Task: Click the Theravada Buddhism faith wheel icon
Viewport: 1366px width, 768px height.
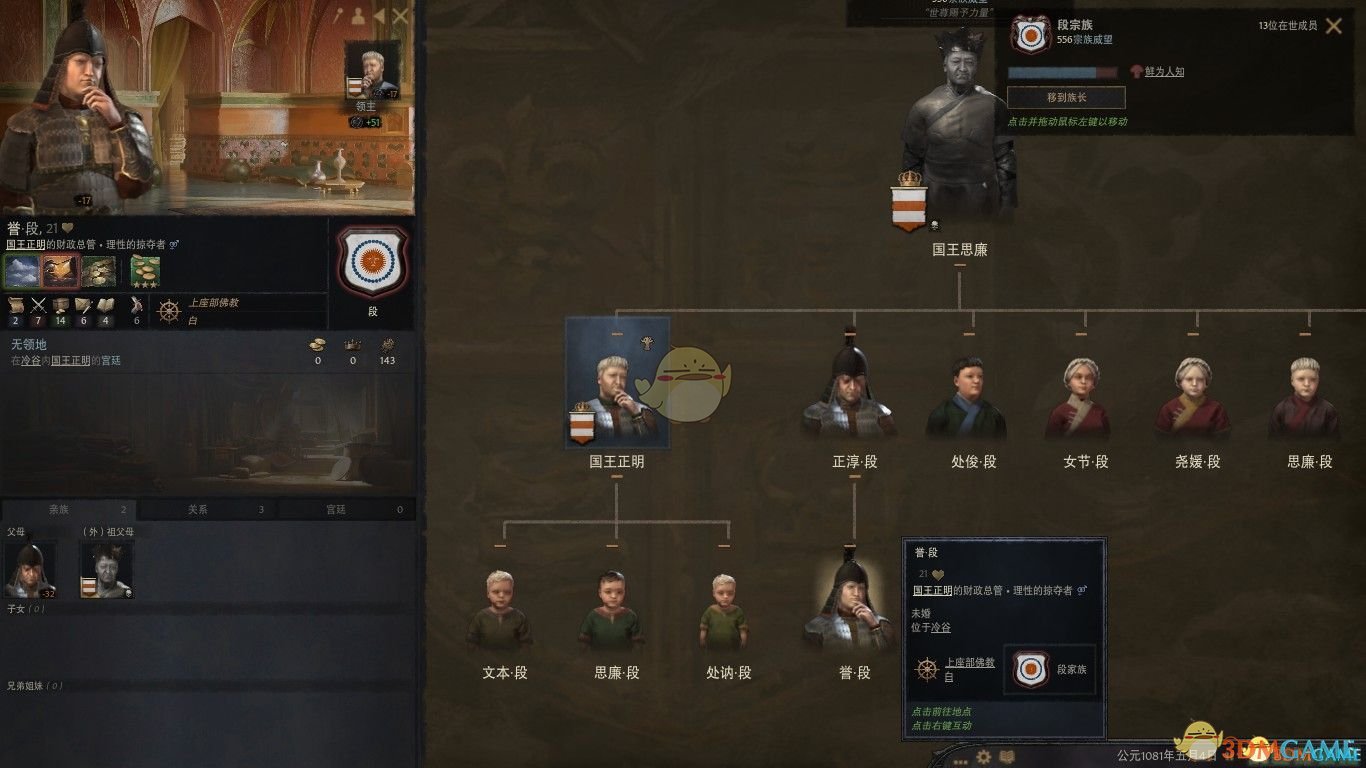Action: tap(168, 310)
